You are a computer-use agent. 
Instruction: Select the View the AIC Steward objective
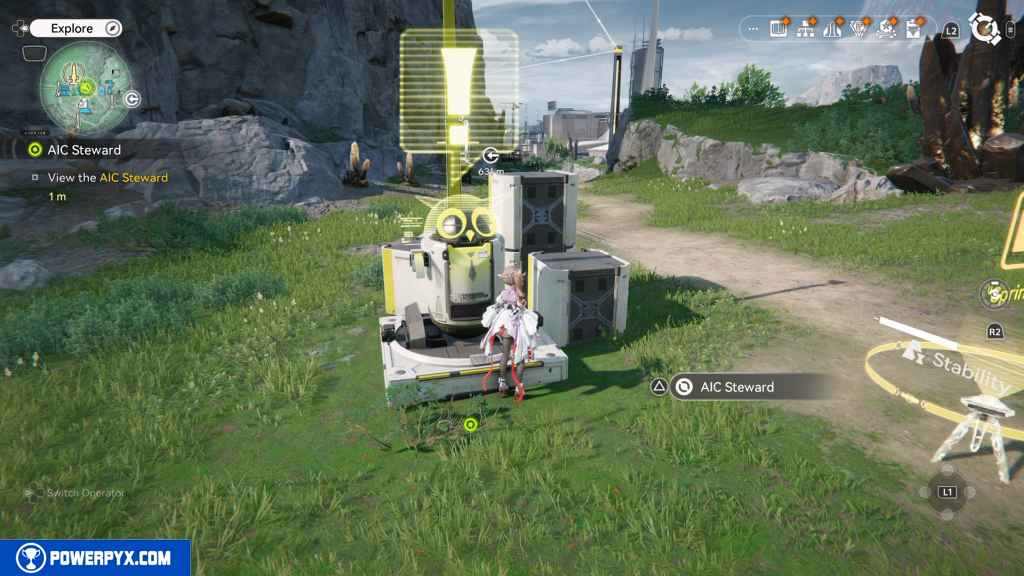(x=107, y=178)
